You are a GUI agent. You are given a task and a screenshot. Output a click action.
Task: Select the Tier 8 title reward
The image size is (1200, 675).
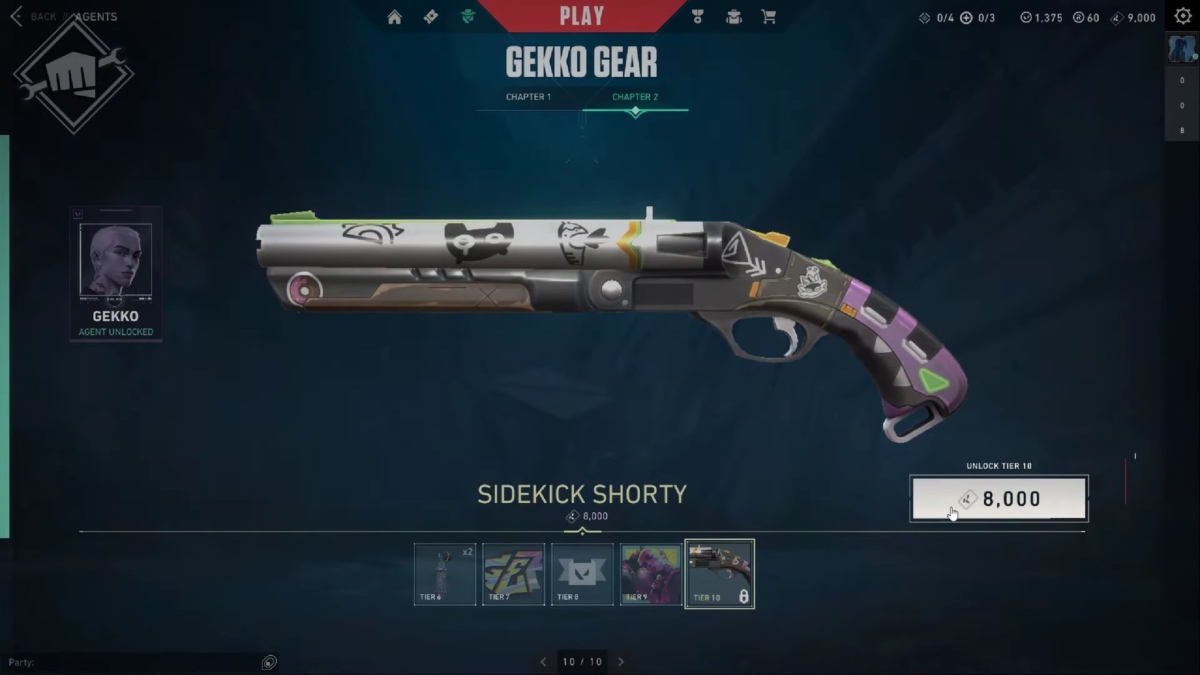click(x=582, y=574)
